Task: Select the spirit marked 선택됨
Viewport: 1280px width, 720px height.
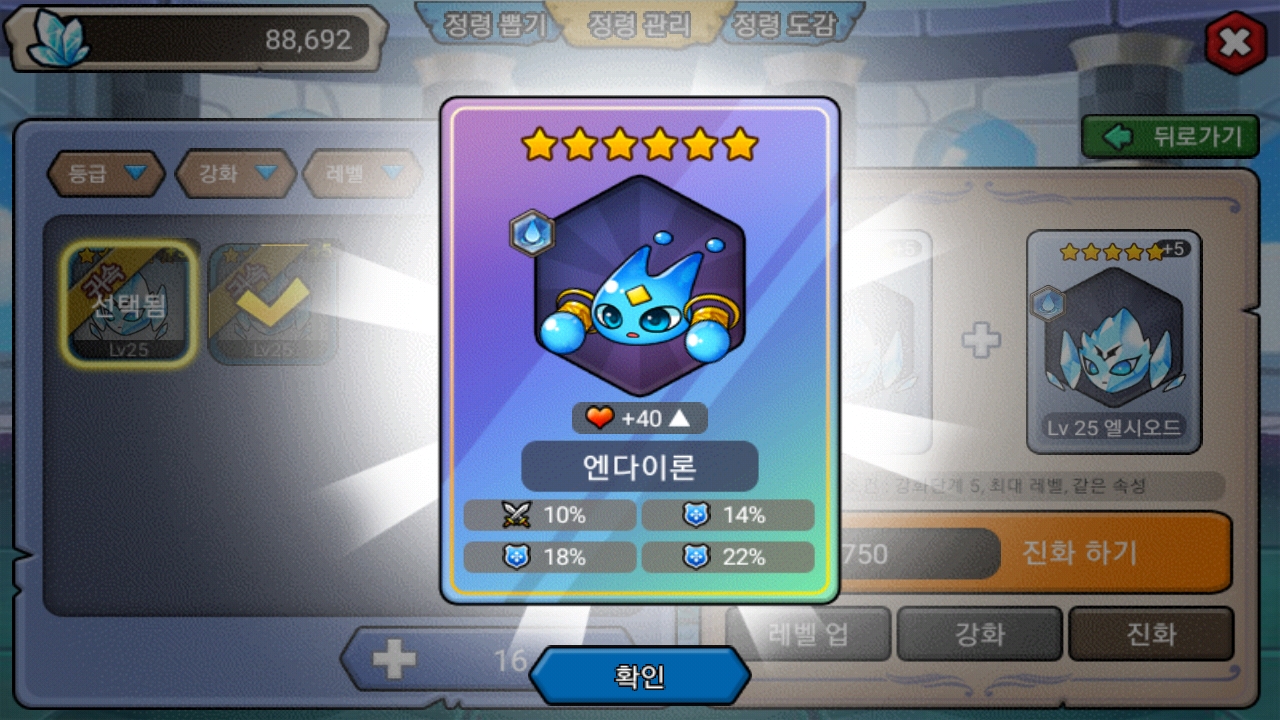Action: click(128, 303)
